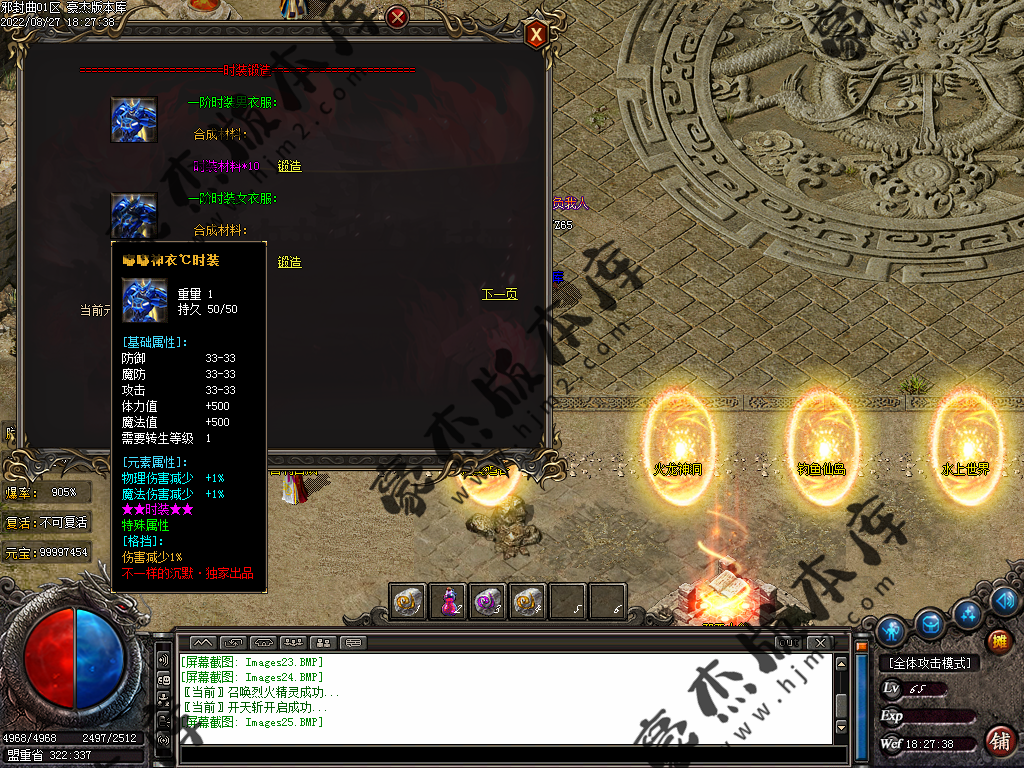Use the purple scroll in hotbar slot 3

tap(488, 601)
